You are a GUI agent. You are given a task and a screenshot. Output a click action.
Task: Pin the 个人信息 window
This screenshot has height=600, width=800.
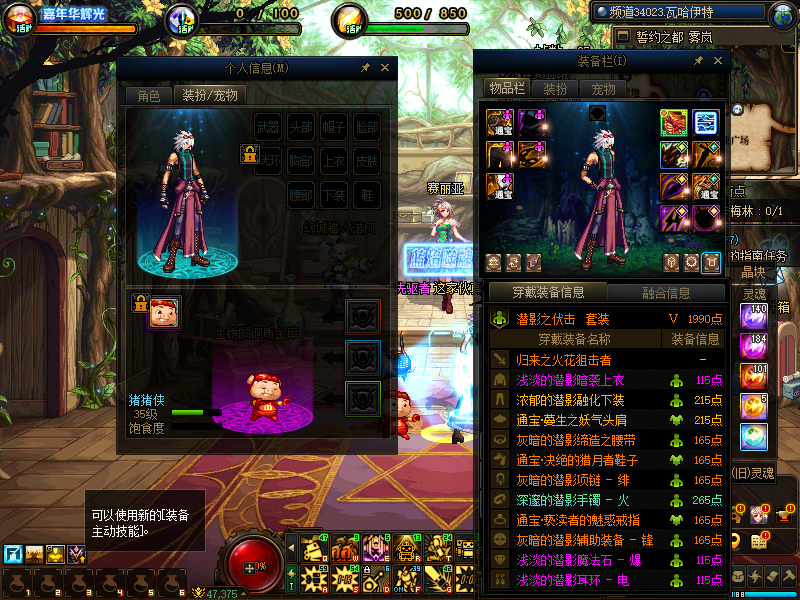[x=365, y=68]
